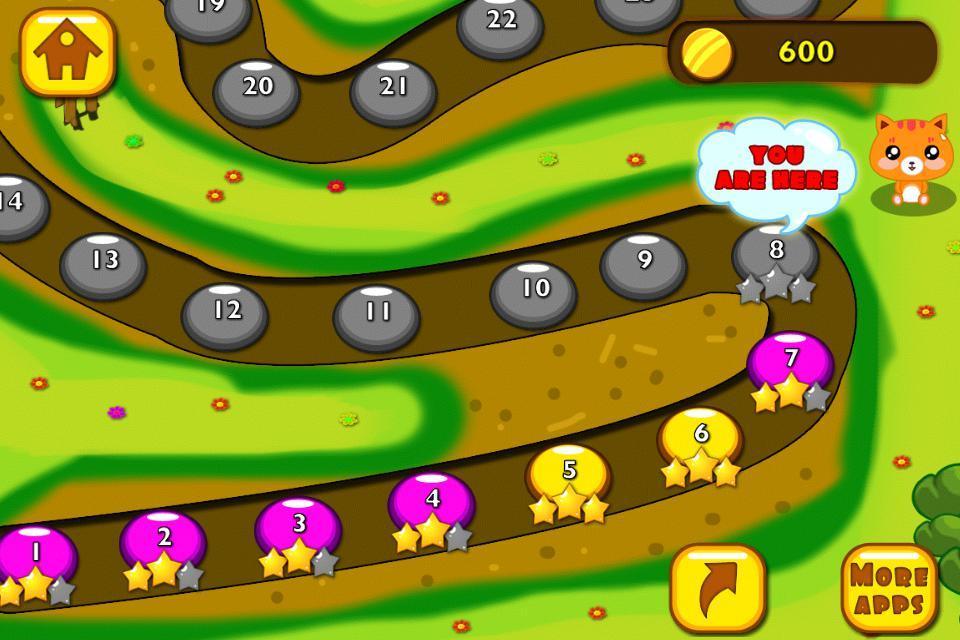Select locked level 10 node

point(534,292)
